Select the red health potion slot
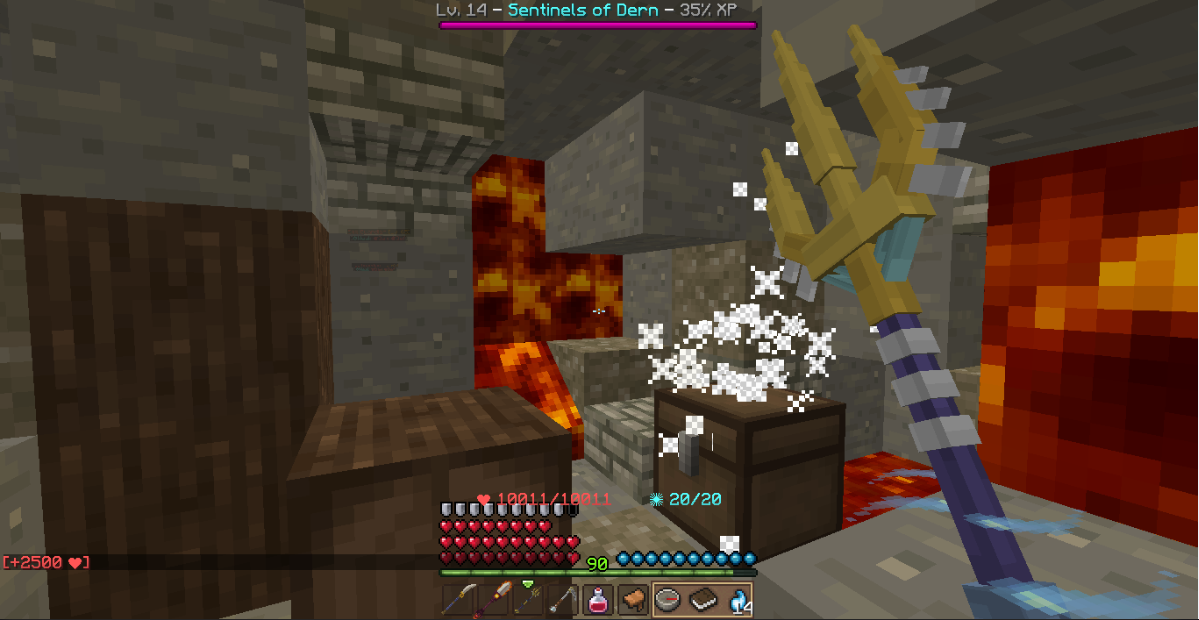This screenshot has height=620, width=1199. pyautogui.click(x=597, y=600)
